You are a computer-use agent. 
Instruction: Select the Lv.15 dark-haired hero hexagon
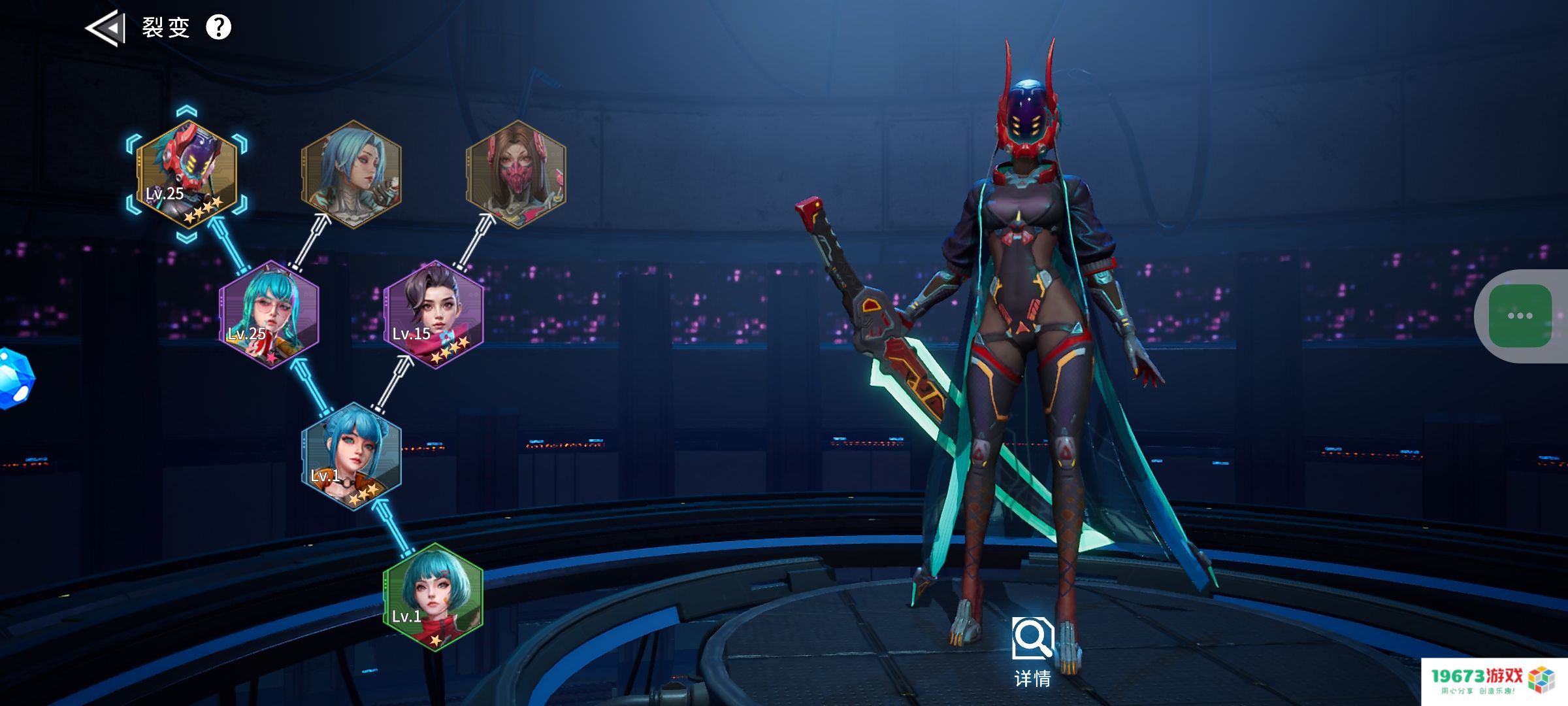click(434, 315)
